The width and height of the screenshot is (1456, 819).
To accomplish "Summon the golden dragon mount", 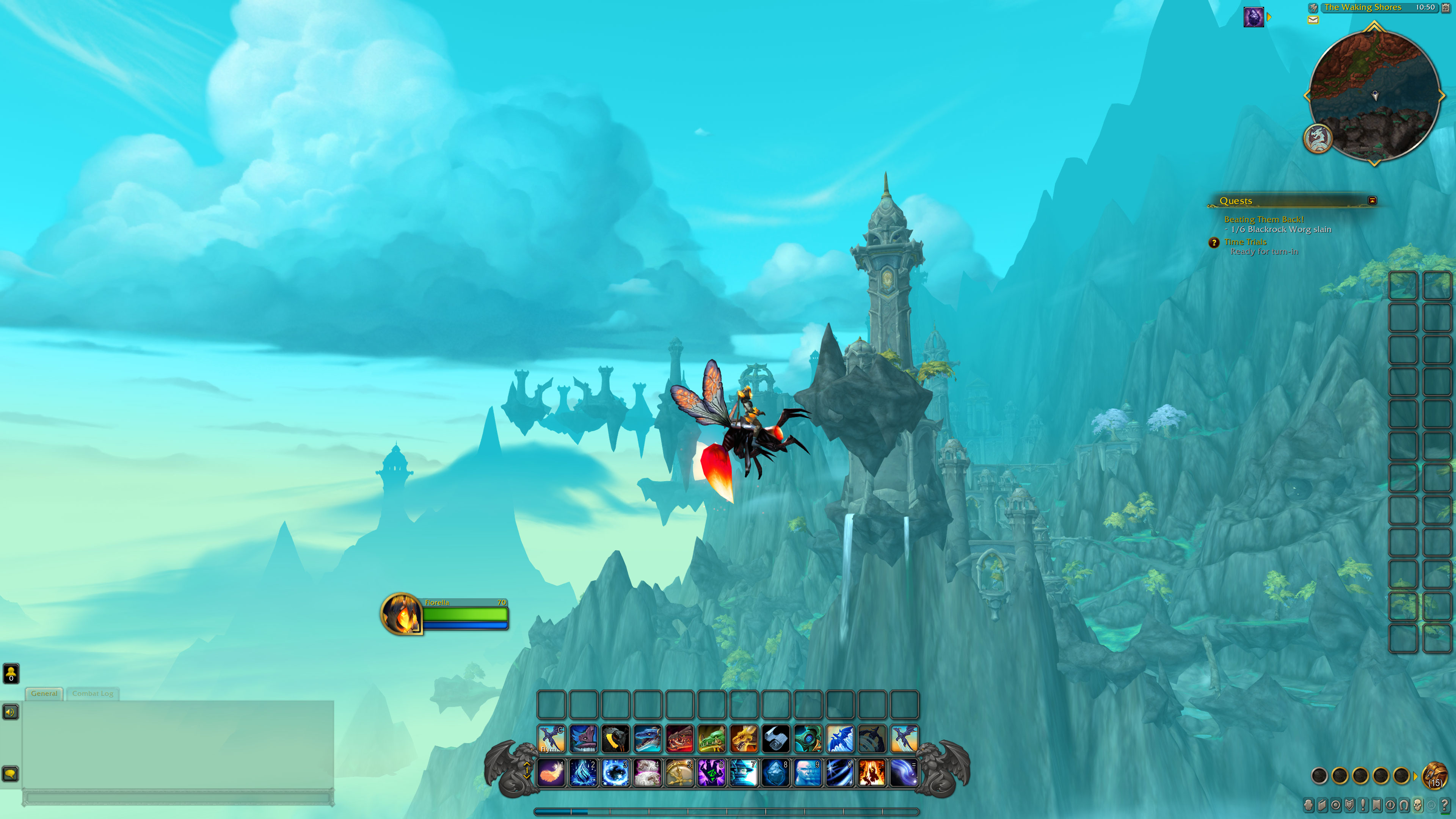I will coord(744,739).
